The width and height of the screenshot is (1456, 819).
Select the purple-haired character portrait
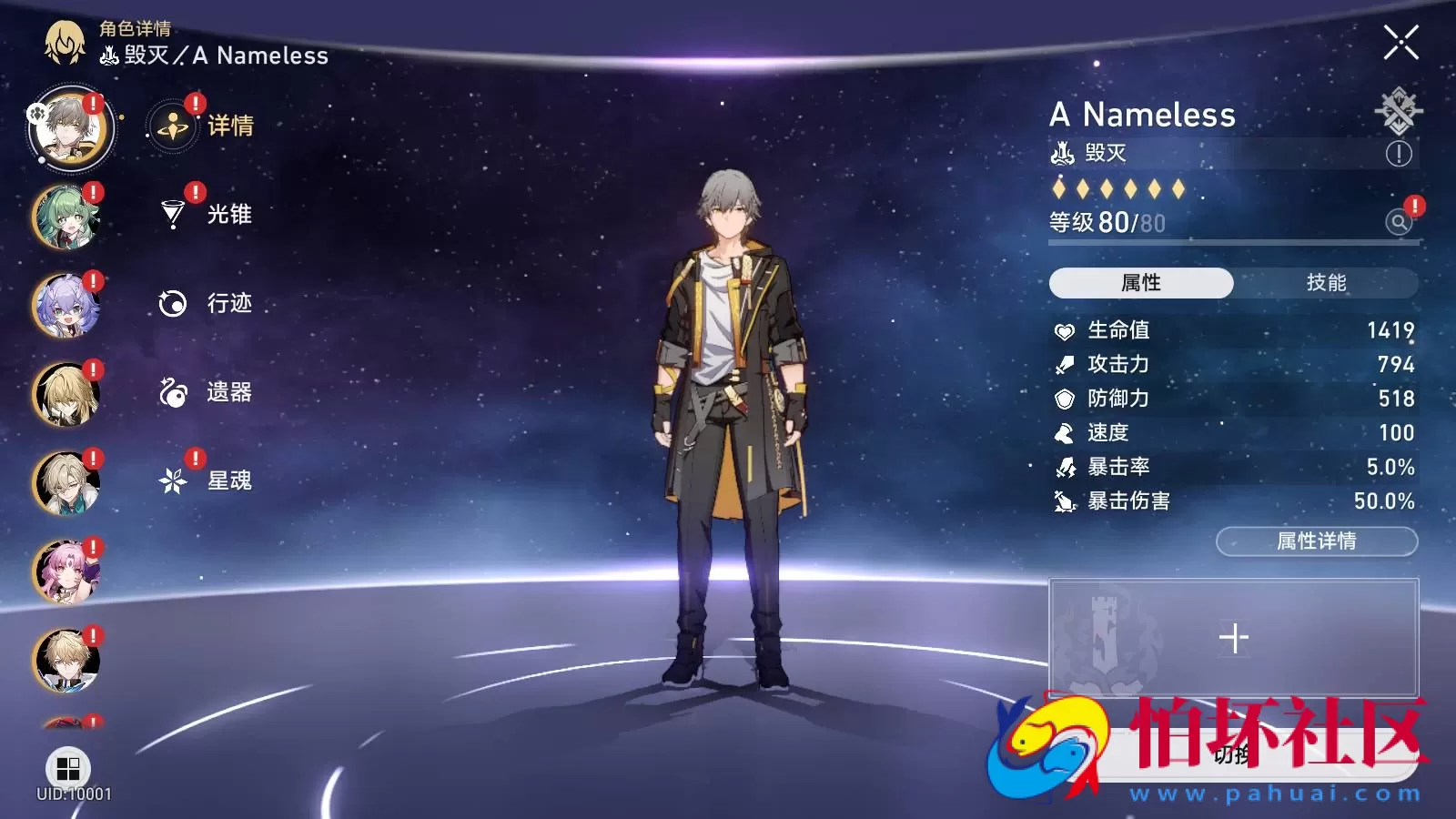[x=66, y=306]
